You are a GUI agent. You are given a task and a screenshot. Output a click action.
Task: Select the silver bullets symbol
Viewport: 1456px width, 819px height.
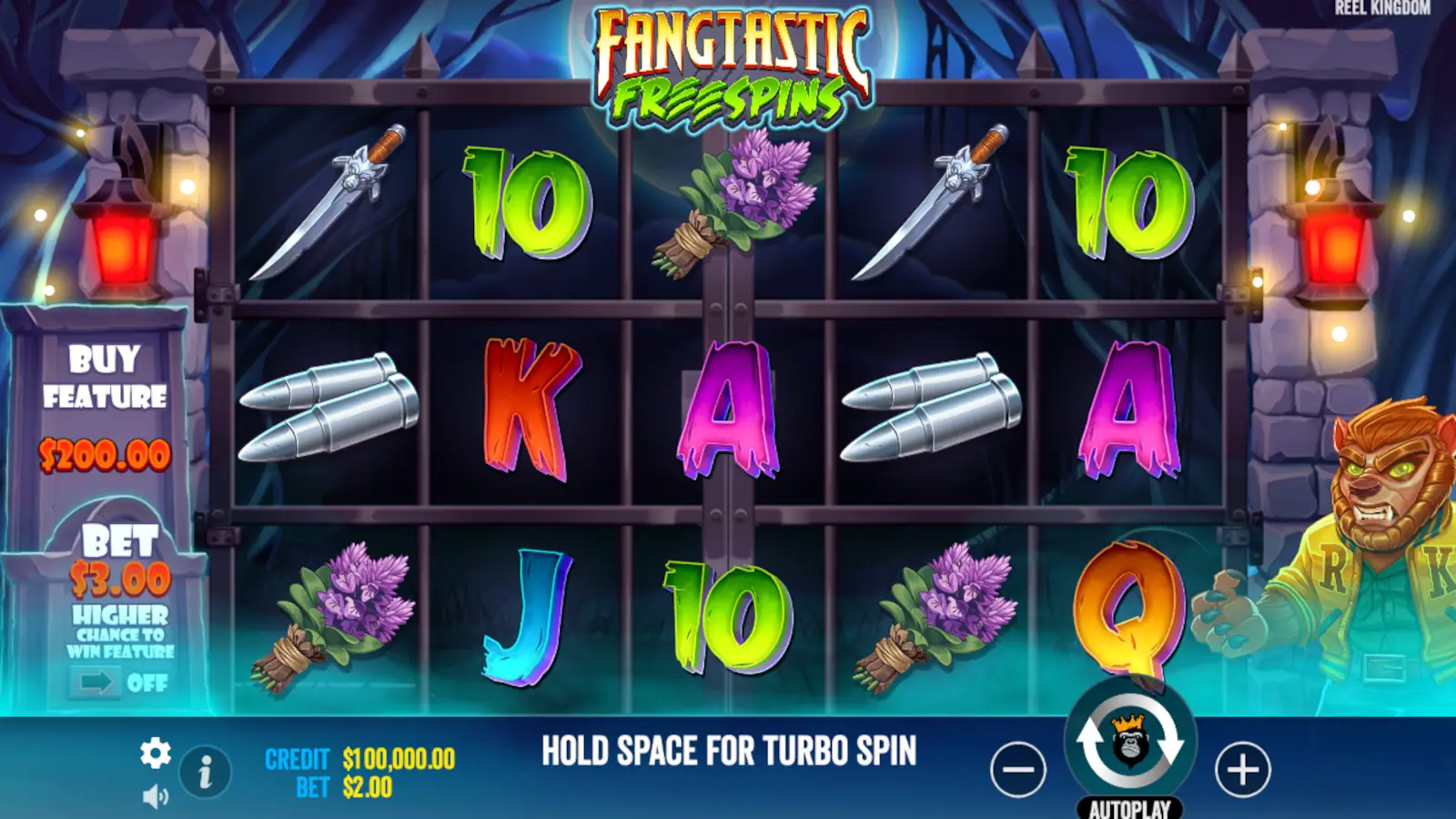[x=328, y=409]
